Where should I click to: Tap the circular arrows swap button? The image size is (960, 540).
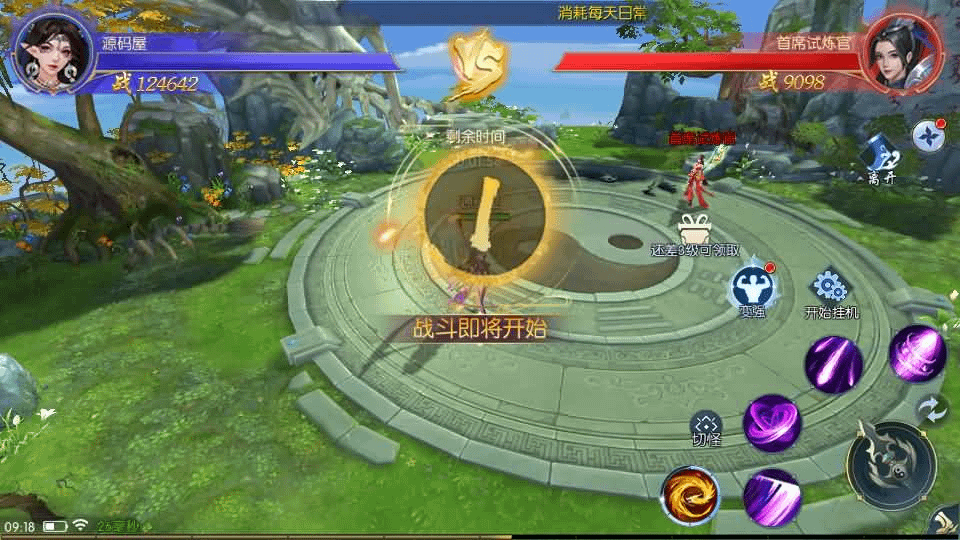[932, 409]
